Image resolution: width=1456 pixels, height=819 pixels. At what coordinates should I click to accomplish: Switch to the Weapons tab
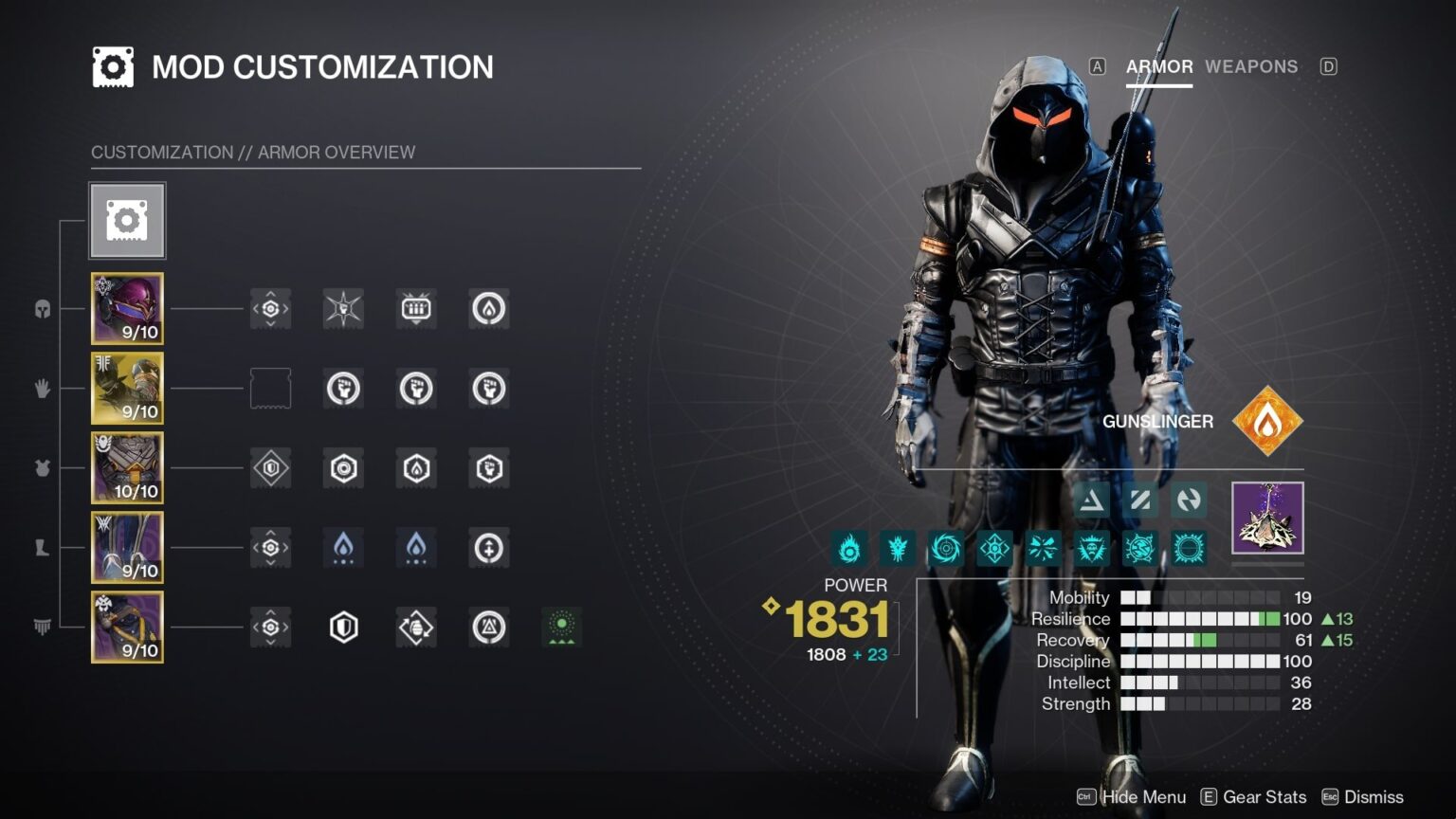pyautogui.click(x=1251, y=66)
